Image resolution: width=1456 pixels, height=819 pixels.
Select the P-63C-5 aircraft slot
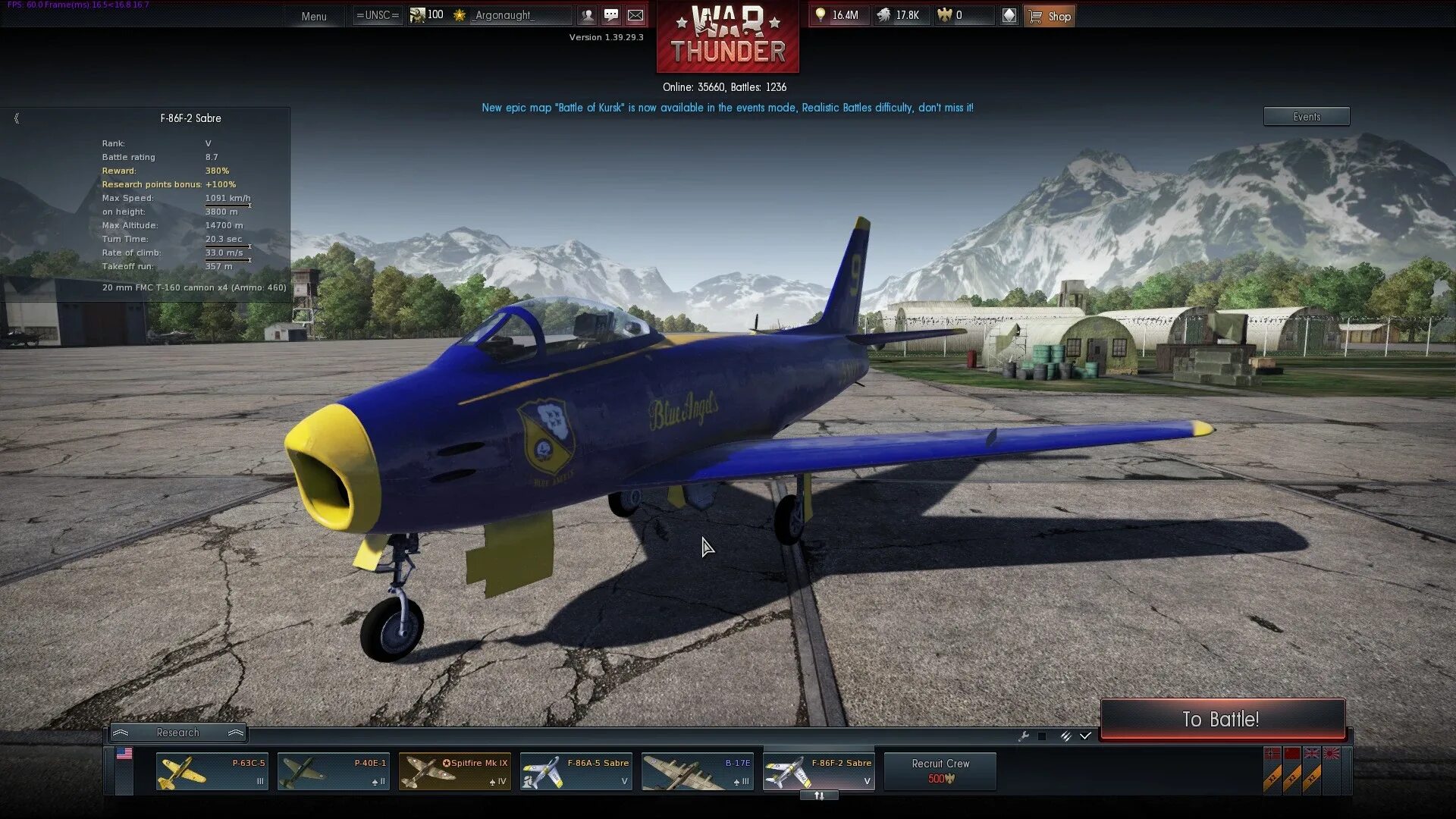click(x=212, y=772)
